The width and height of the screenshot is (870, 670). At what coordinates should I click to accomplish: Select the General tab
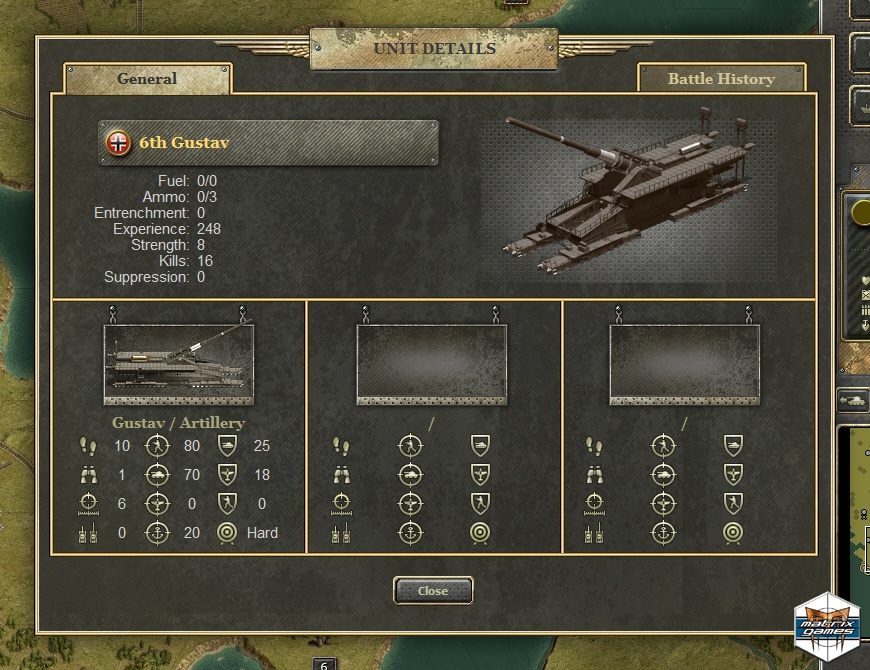[x=147, y=79]
